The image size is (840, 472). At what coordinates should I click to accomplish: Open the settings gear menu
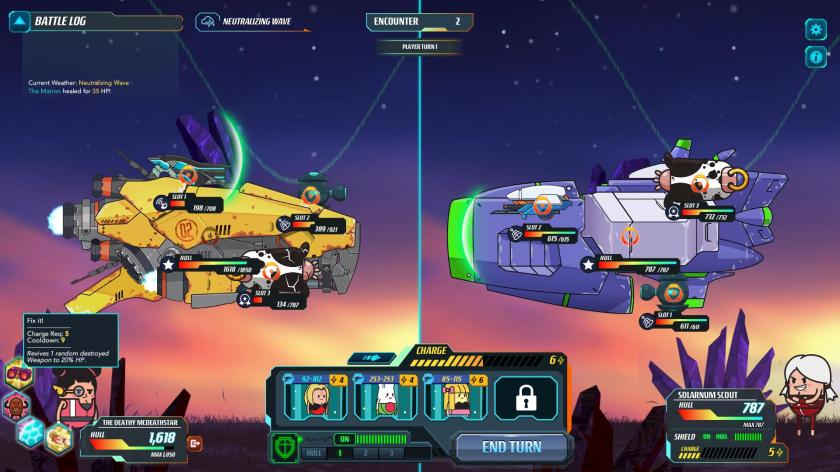click(816, 29)
